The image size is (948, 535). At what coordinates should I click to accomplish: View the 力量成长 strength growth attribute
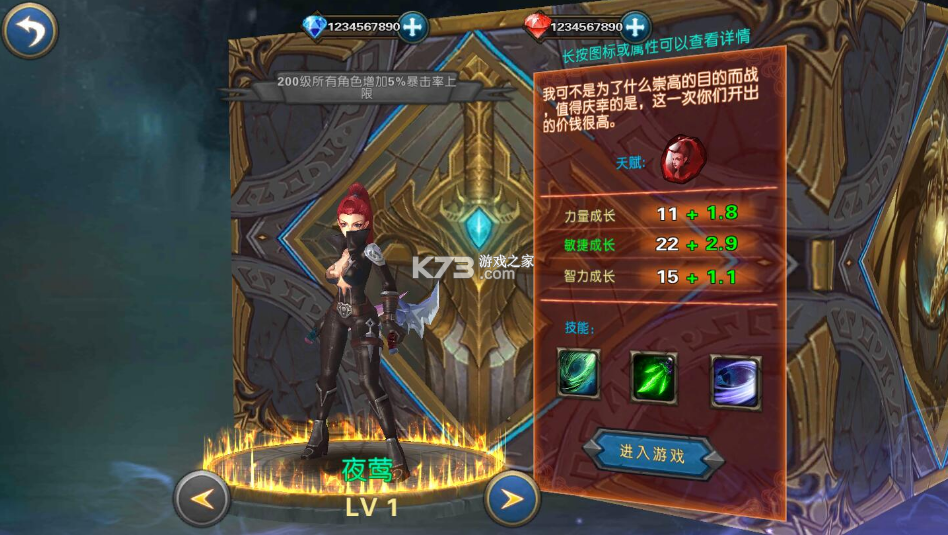[590, 214]
